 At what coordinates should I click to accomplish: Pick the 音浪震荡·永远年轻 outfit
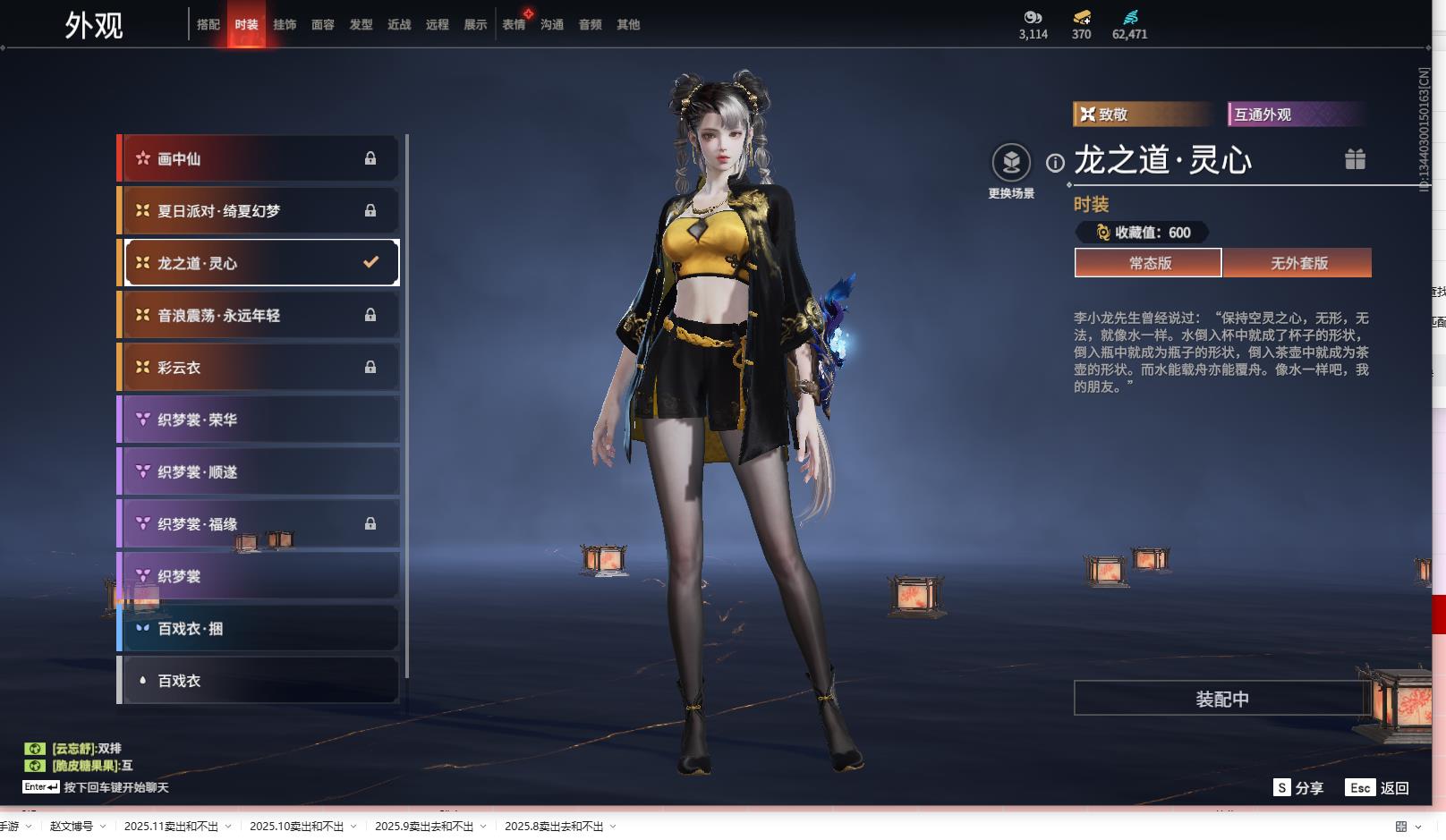(259, 315)
